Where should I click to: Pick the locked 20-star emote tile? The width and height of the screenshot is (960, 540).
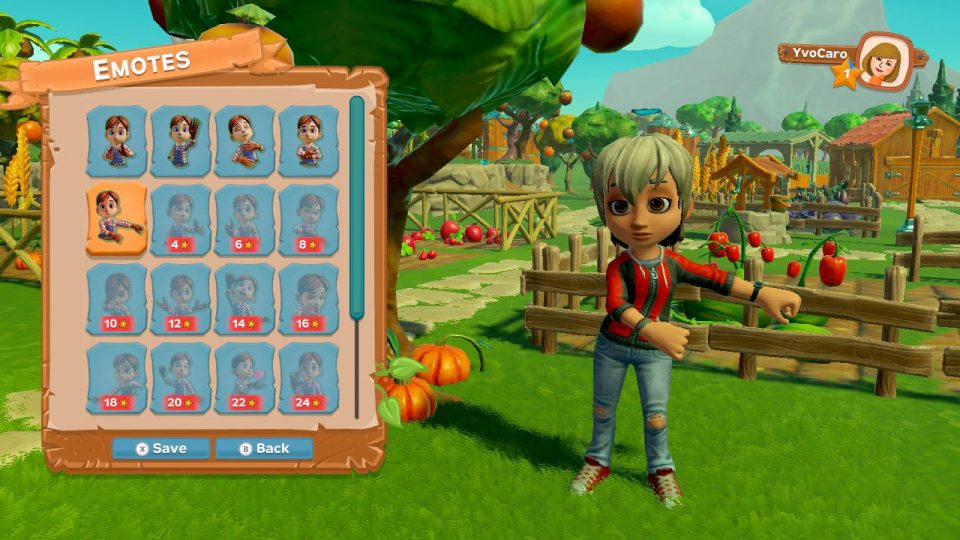tap(181, 377)
